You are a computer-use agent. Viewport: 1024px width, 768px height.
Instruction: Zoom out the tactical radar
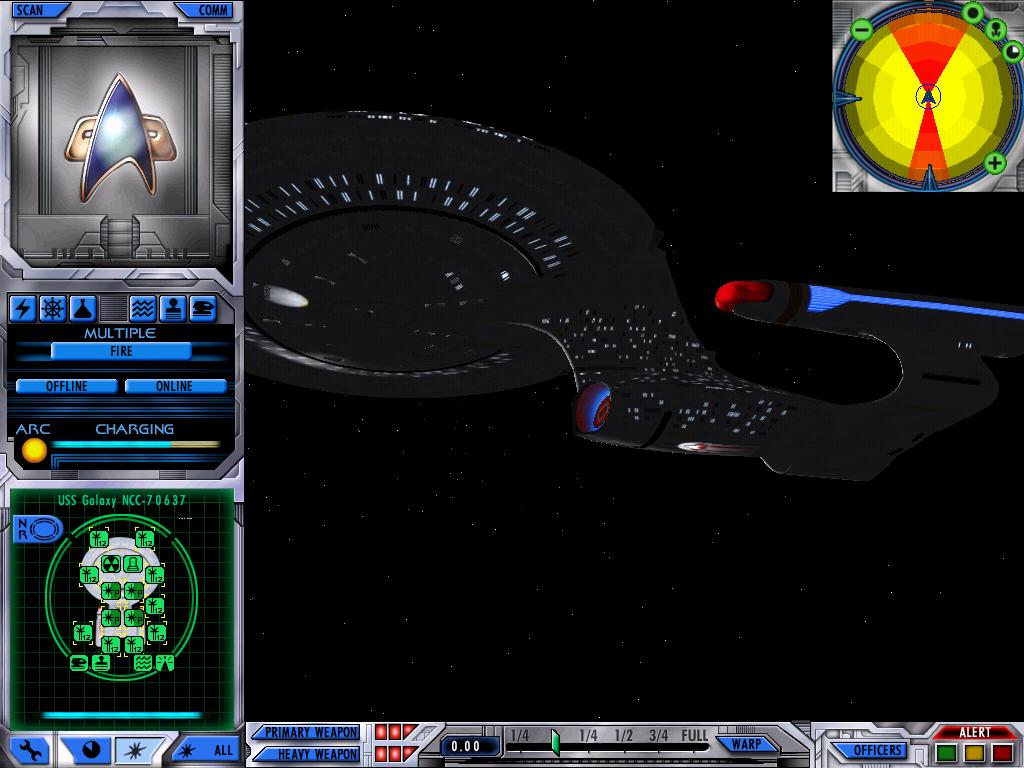click(x=862, y=30)
